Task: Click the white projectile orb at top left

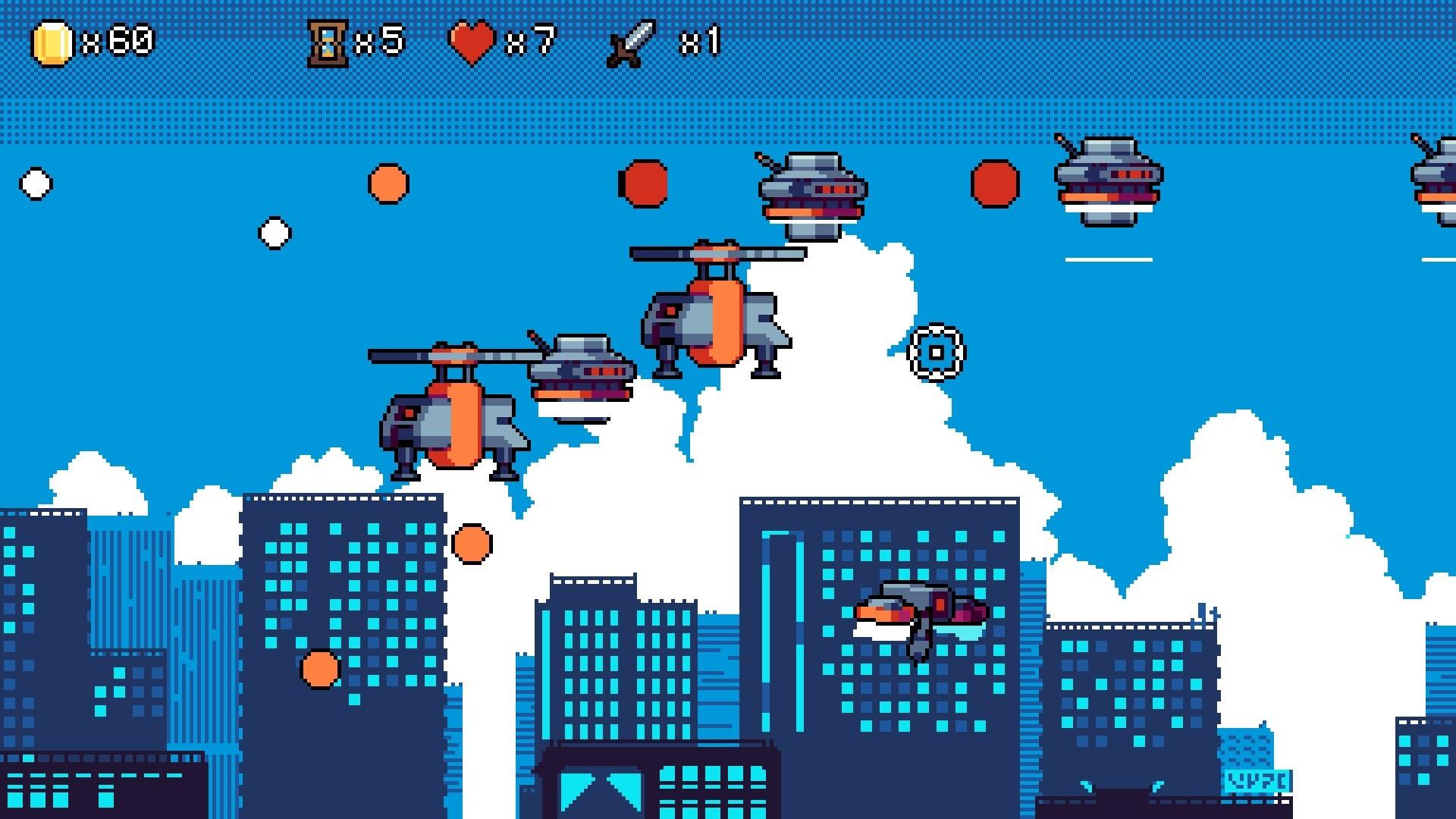Action: [x=36, y=182]
